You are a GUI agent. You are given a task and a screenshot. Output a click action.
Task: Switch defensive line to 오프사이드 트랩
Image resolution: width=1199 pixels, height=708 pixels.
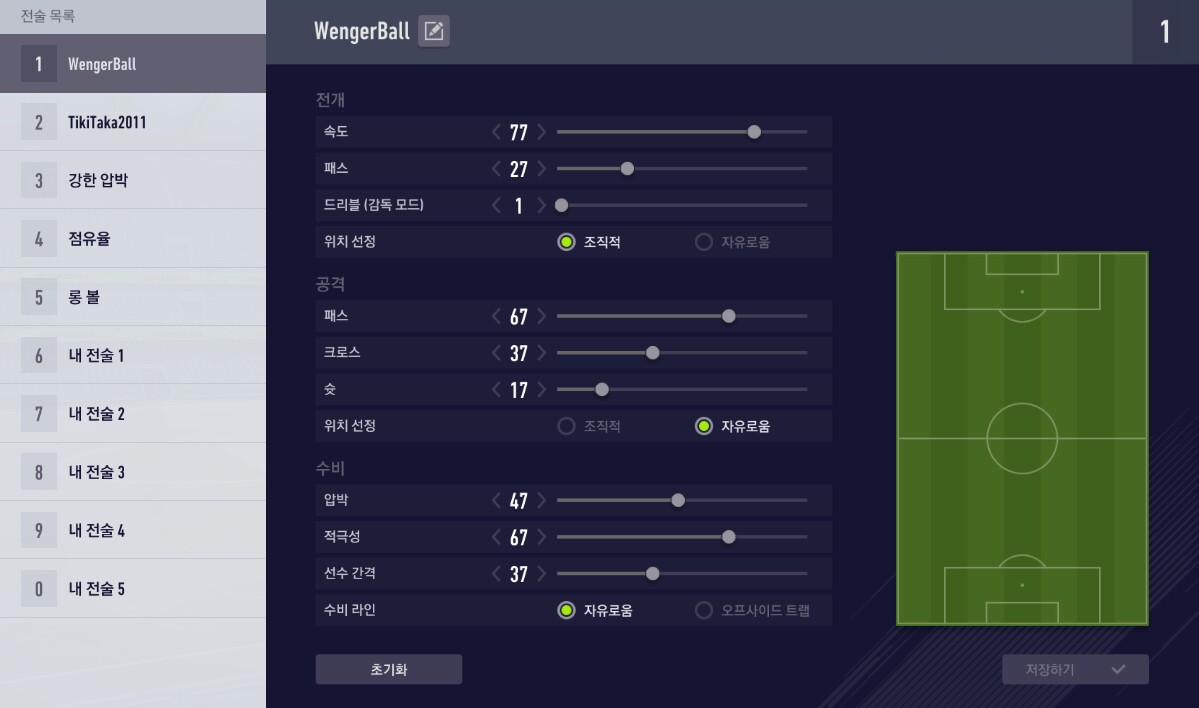pyautogui.click(x=704, y=610)
